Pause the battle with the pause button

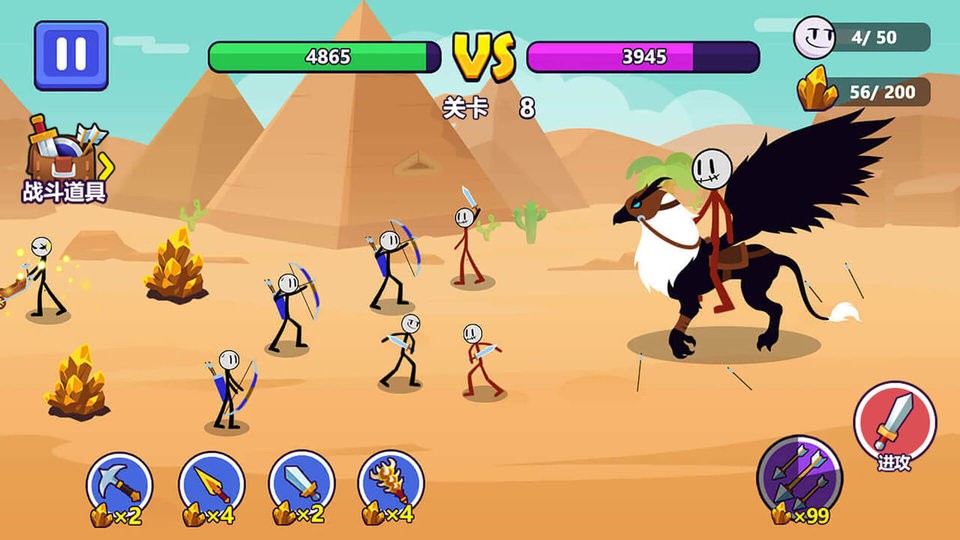click(x=71, y=55)
